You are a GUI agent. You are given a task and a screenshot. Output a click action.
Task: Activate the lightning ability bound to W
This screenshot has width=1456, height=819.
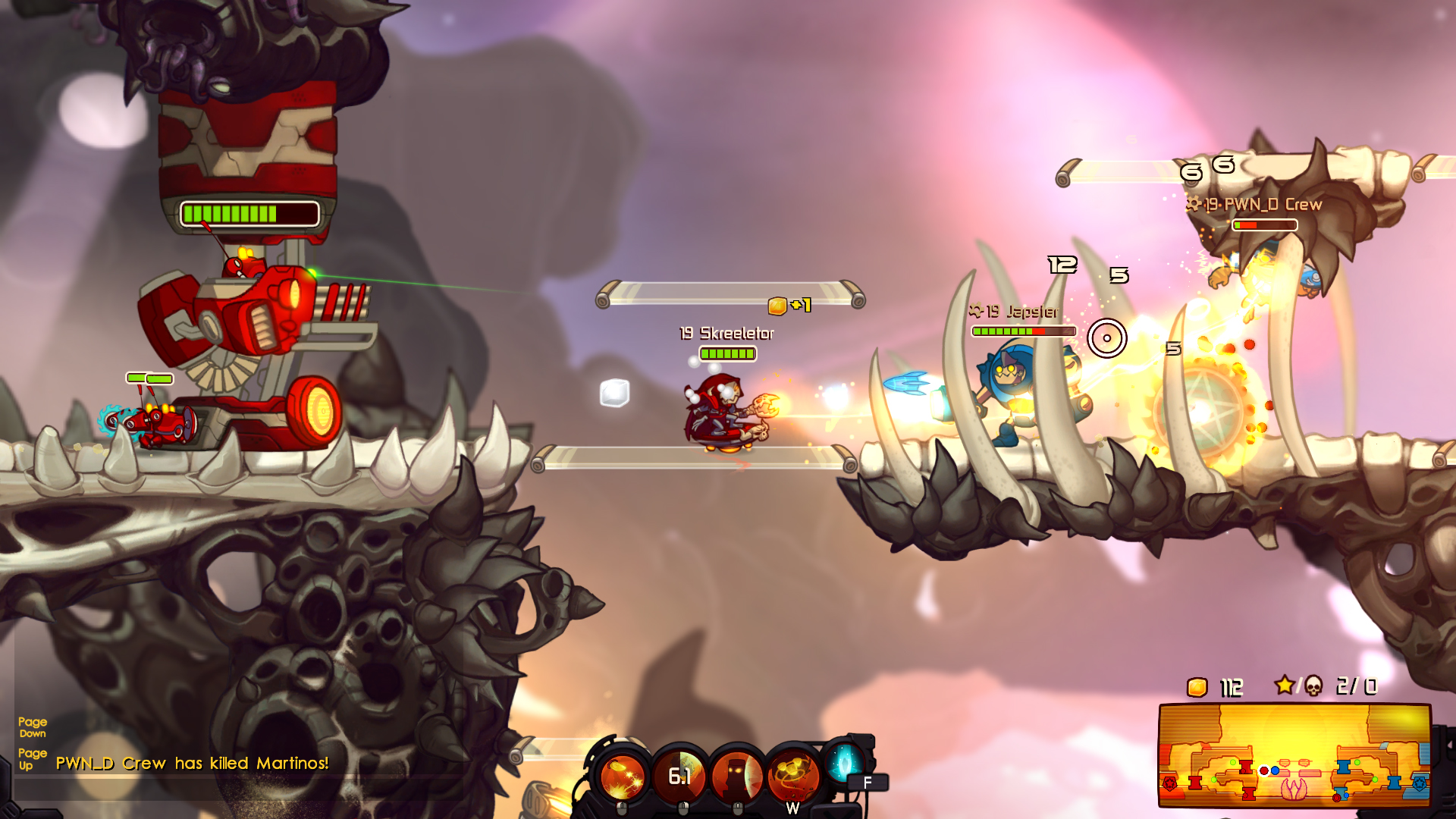[792, 774]
